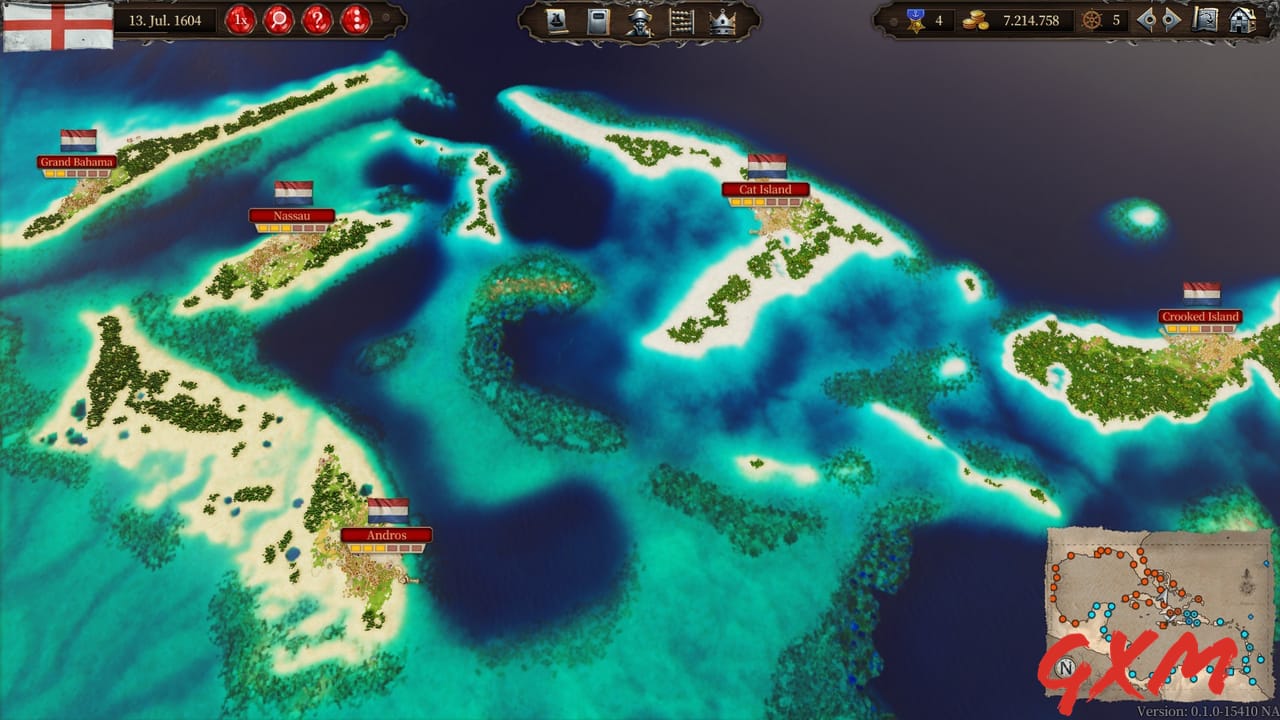Open the nations screen via the crown icon
The width and height of the screenshot is (1280, 720).
722,21
